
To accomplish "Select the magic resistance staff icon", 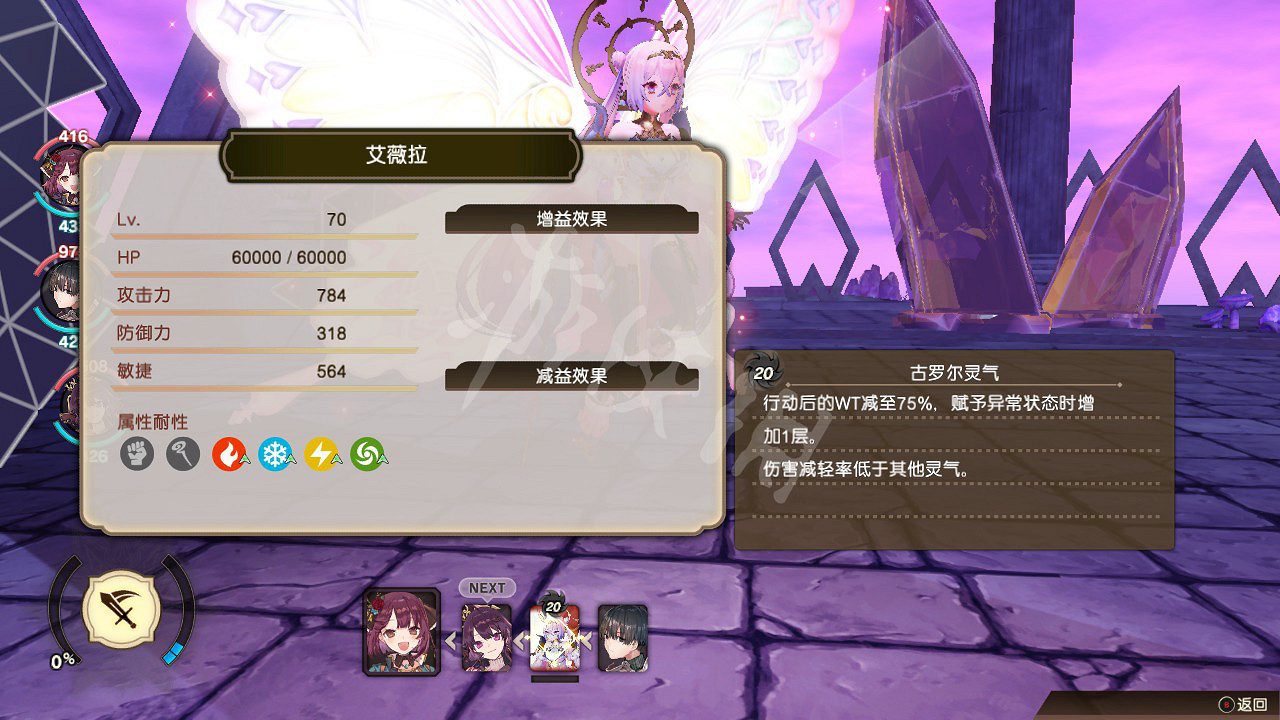I will (x=183, y=452).
